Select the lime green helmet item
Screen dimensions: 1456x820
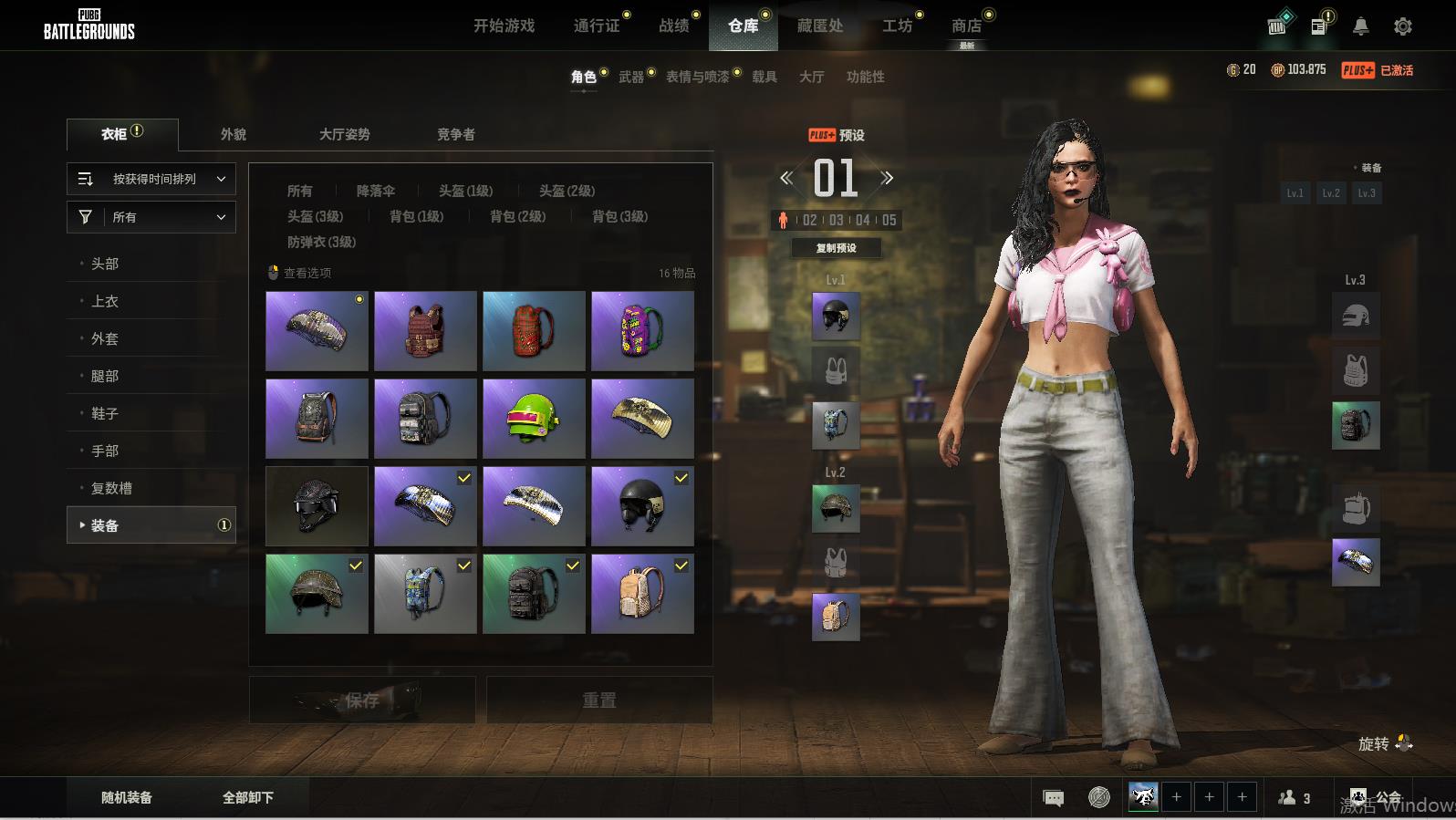534,419
